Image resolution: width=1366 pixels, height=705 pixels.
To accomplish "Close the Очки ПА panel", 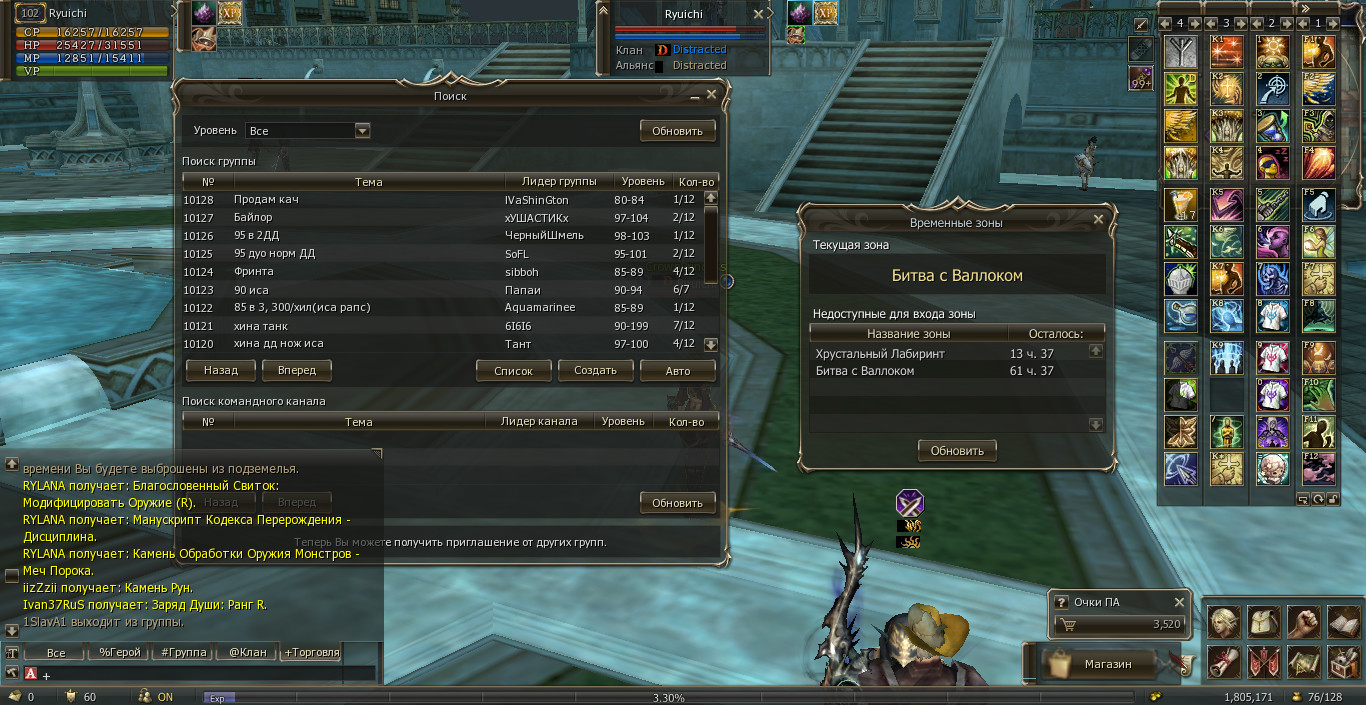I will point(1179,602).
